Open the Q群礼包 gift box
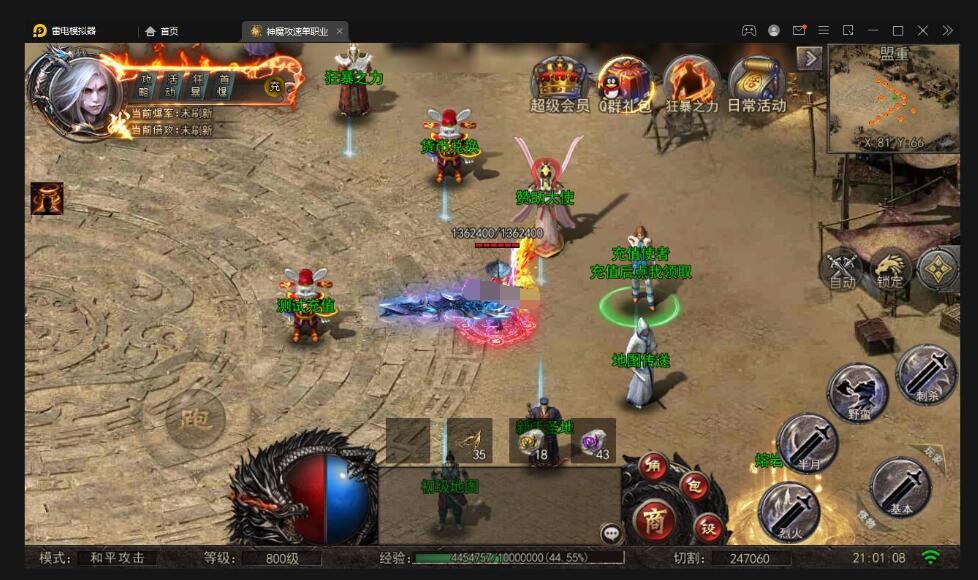The width and height of the screenshot is (978, 580). [625, 80]
